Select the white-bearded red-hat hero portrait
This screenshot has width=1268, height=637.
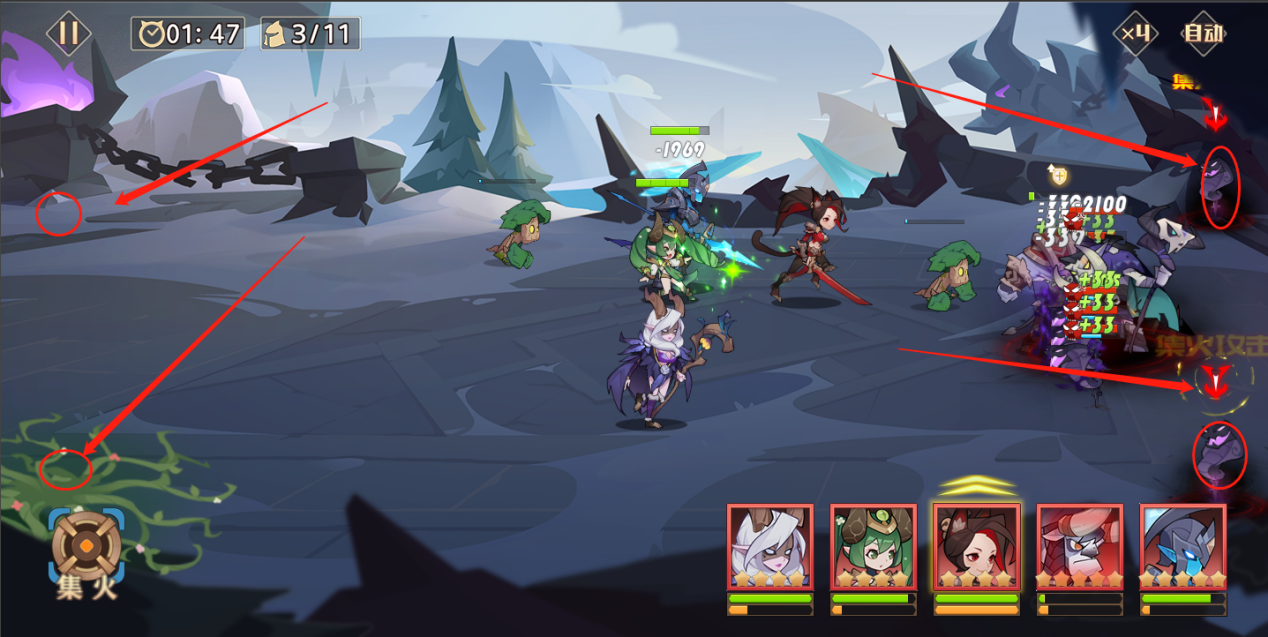1079,547
